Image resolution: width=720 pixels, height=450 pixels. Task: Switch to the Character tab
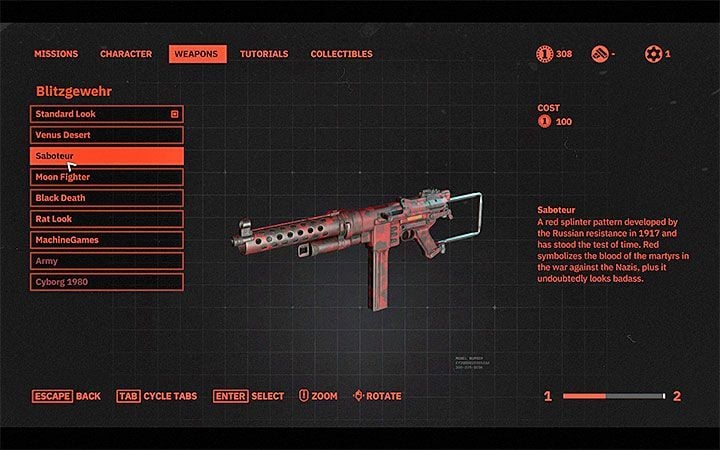(126, 54)
